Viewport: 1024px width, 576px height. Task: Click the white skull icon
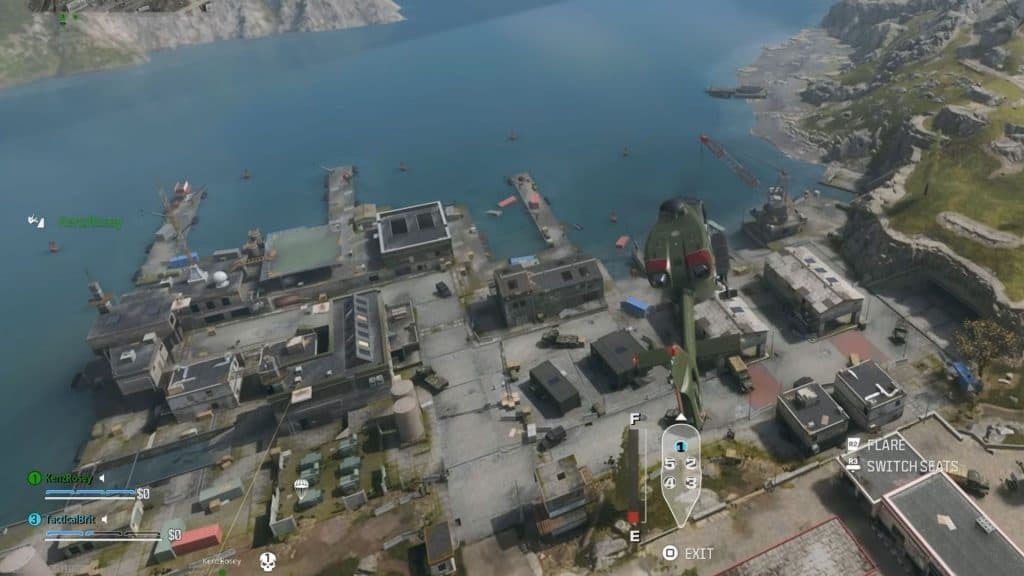click(268, 561)
